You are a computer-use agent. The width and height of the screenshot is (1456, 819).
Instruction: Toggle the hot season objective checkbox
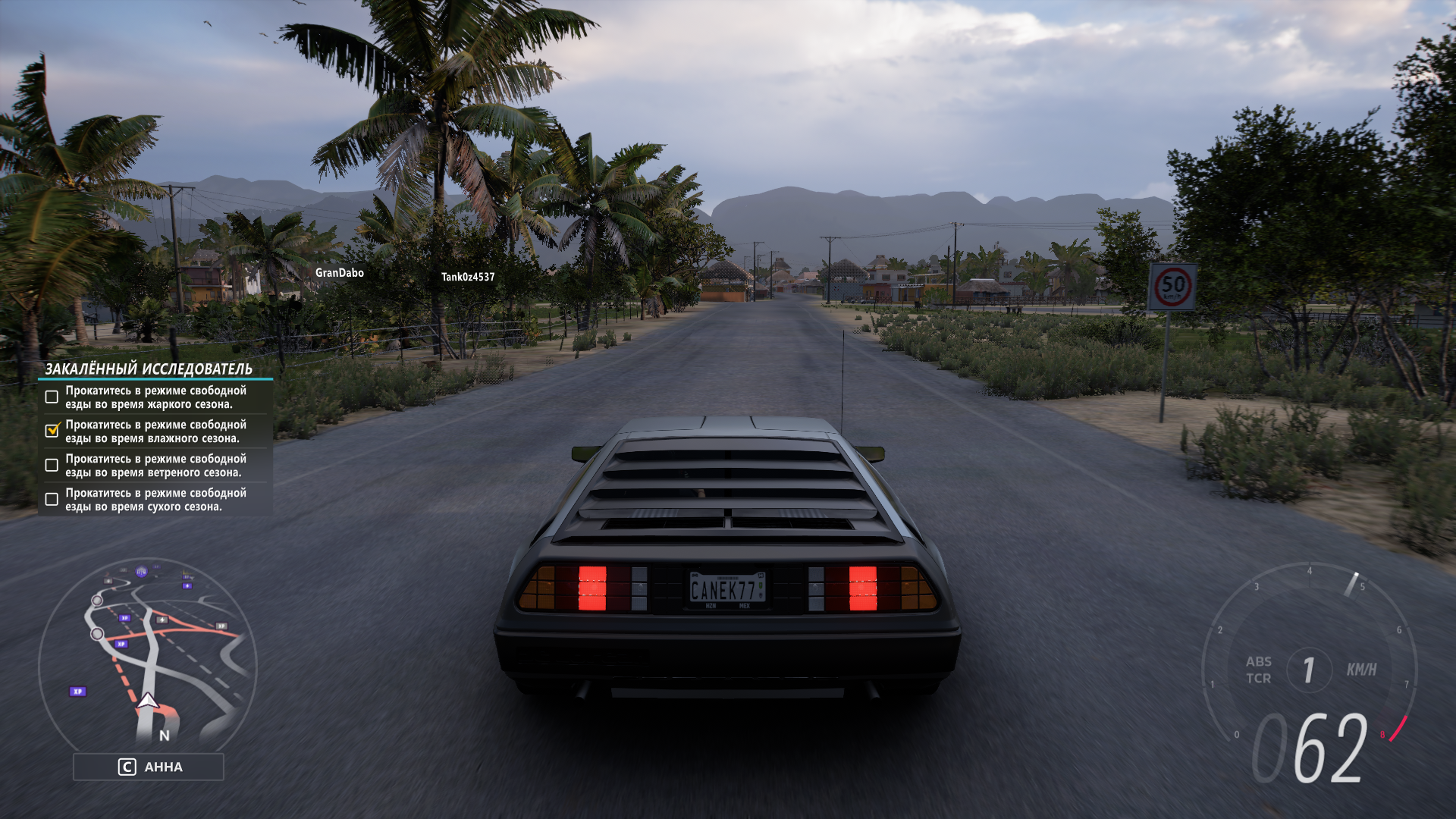pos(52,397)
